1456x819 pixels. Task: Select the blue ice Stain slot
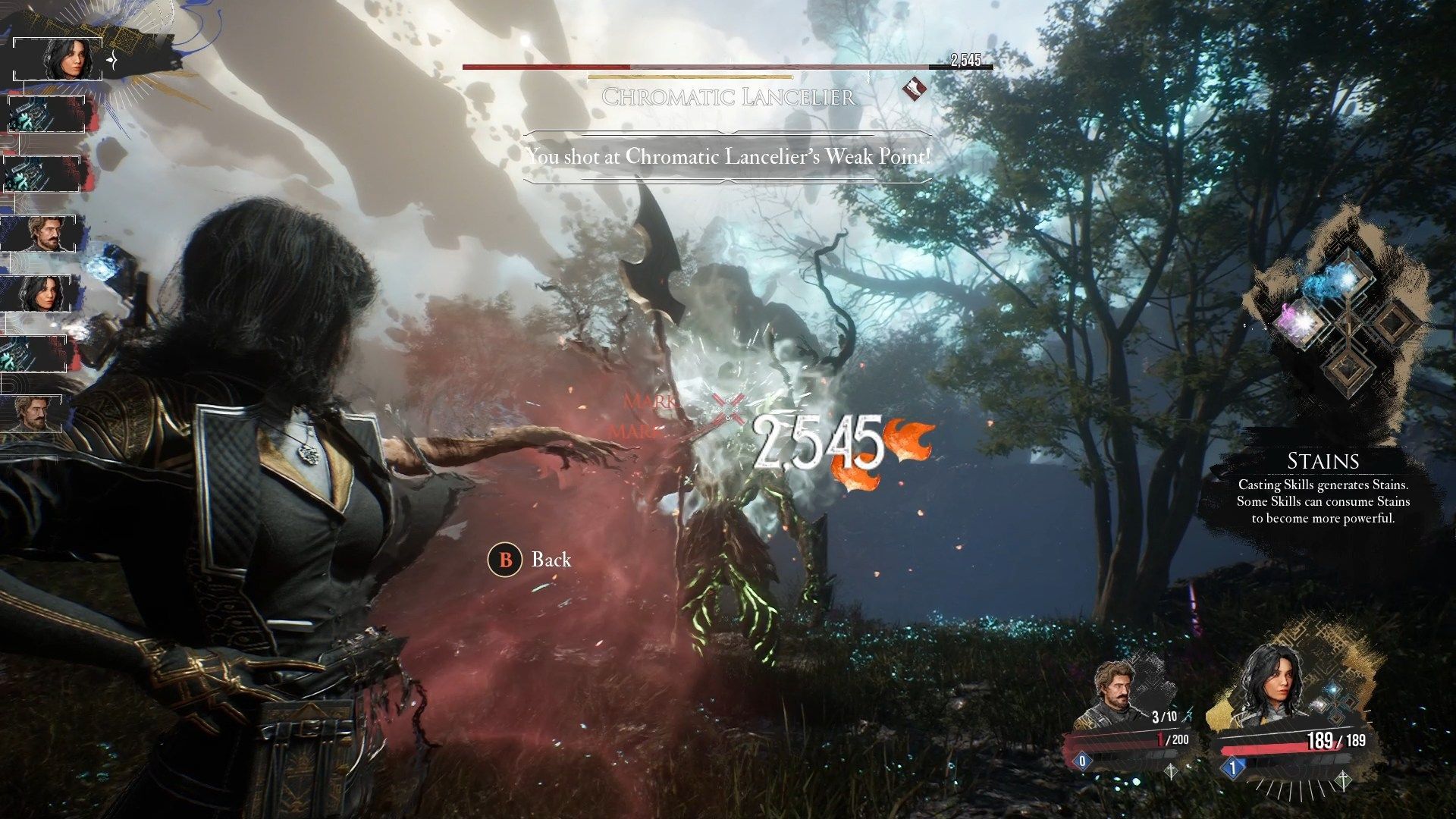pos(1332,282)
